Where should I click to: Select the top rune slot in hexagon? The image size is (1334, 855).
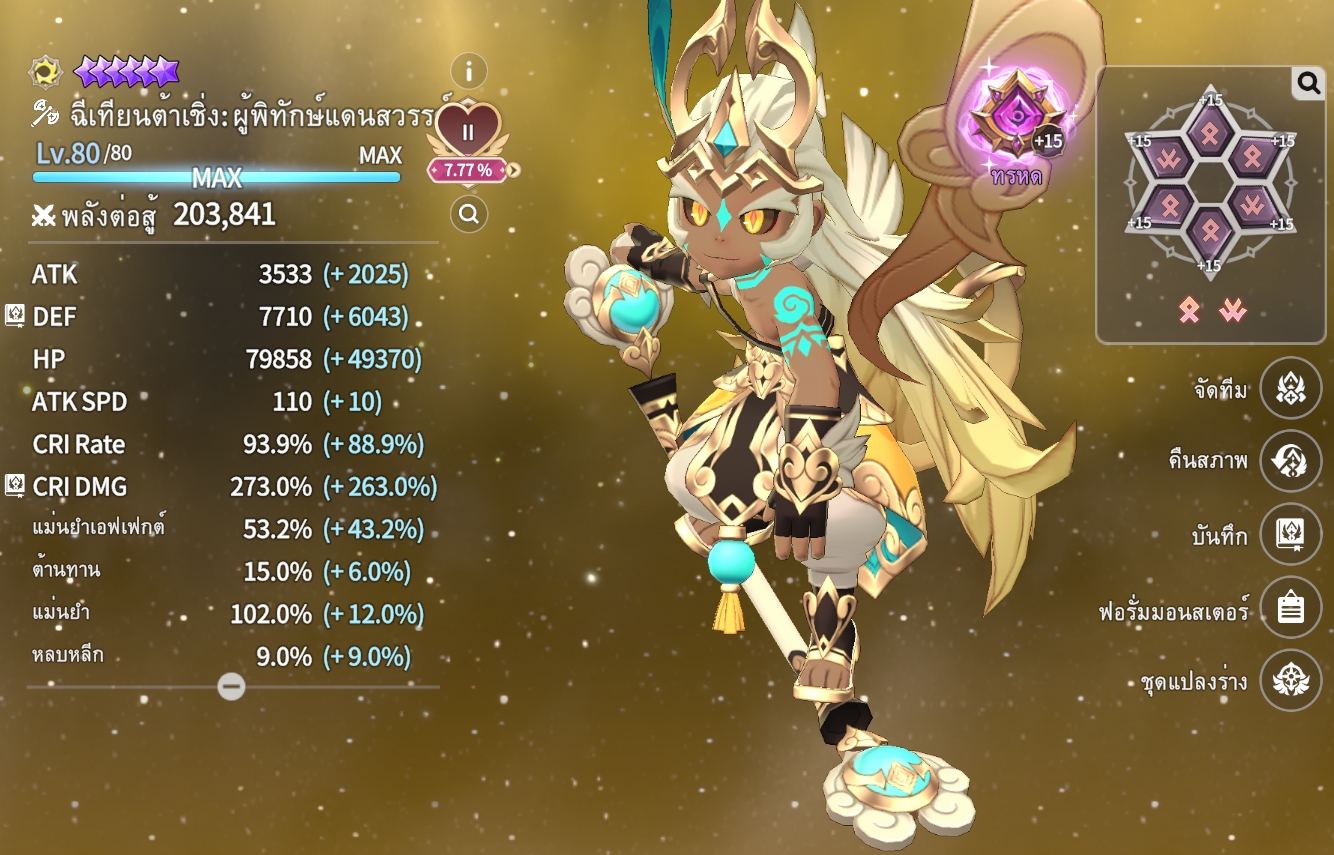1209,134
